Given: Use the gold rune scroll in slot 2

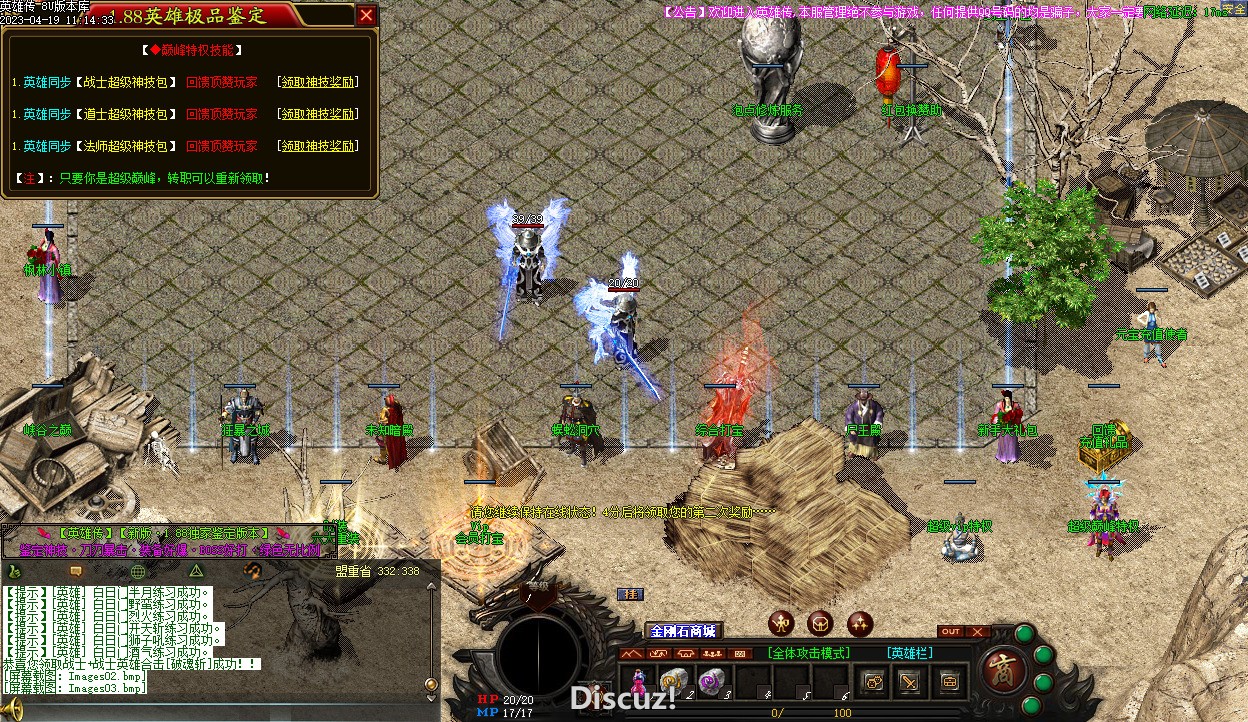Looking at the screenshot, I should pos(673,681).
